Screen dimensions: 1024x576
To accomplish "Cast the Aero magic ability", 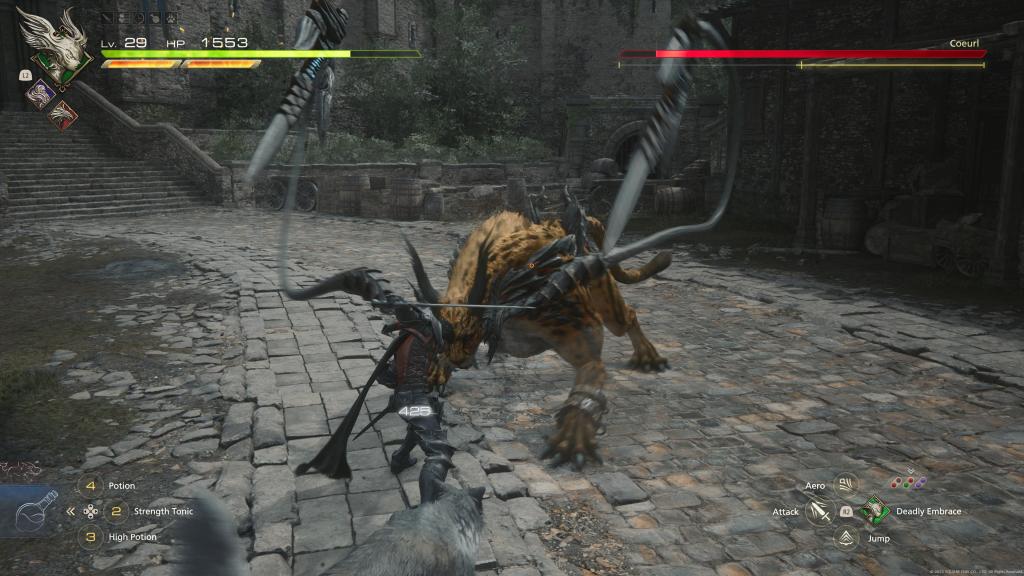I will pyautogui.click(x=846, y=486).
